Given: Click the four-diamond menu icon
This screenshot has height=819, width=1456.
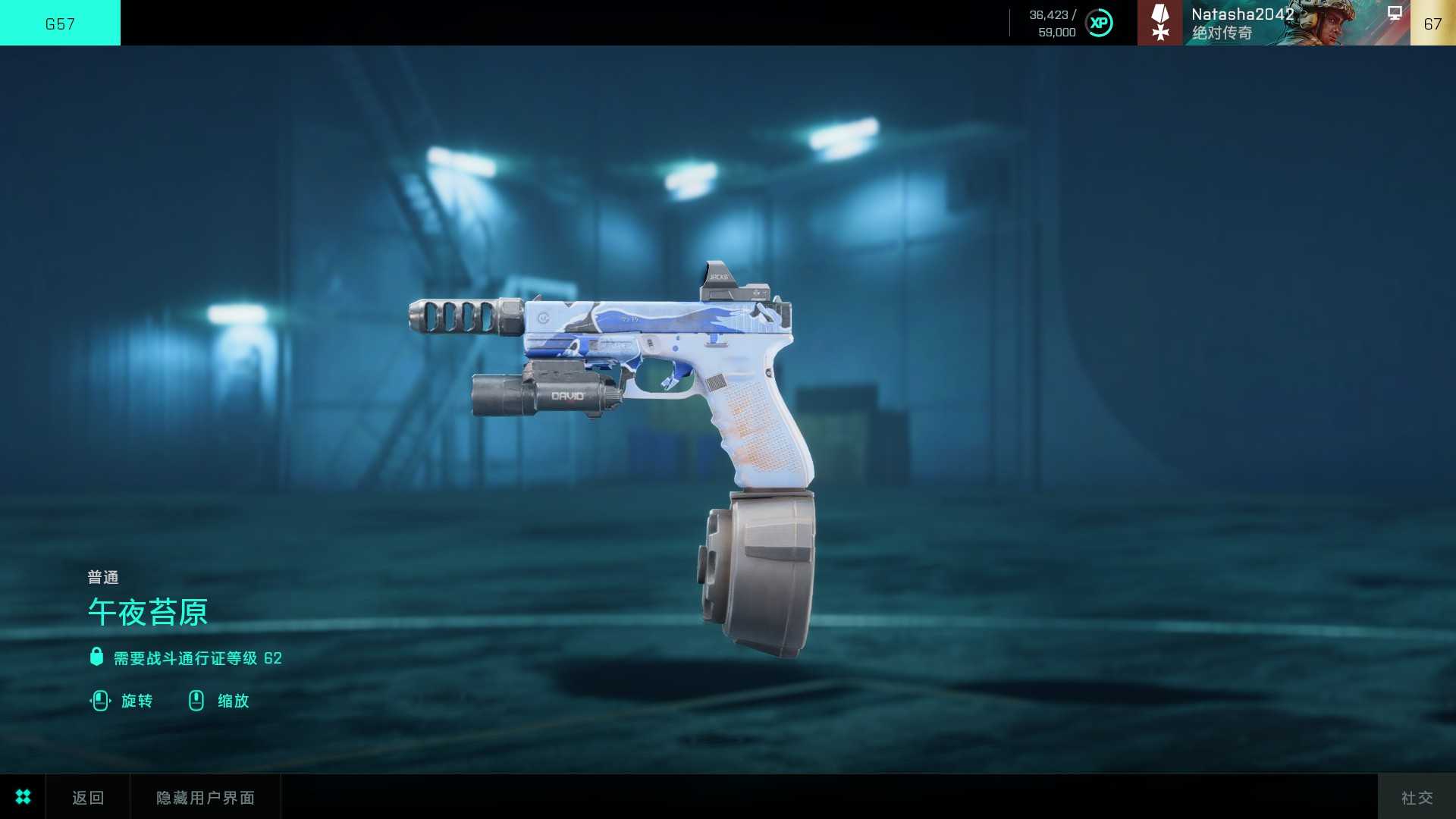Looking at the screenshot, I should (x=23, y=797).
